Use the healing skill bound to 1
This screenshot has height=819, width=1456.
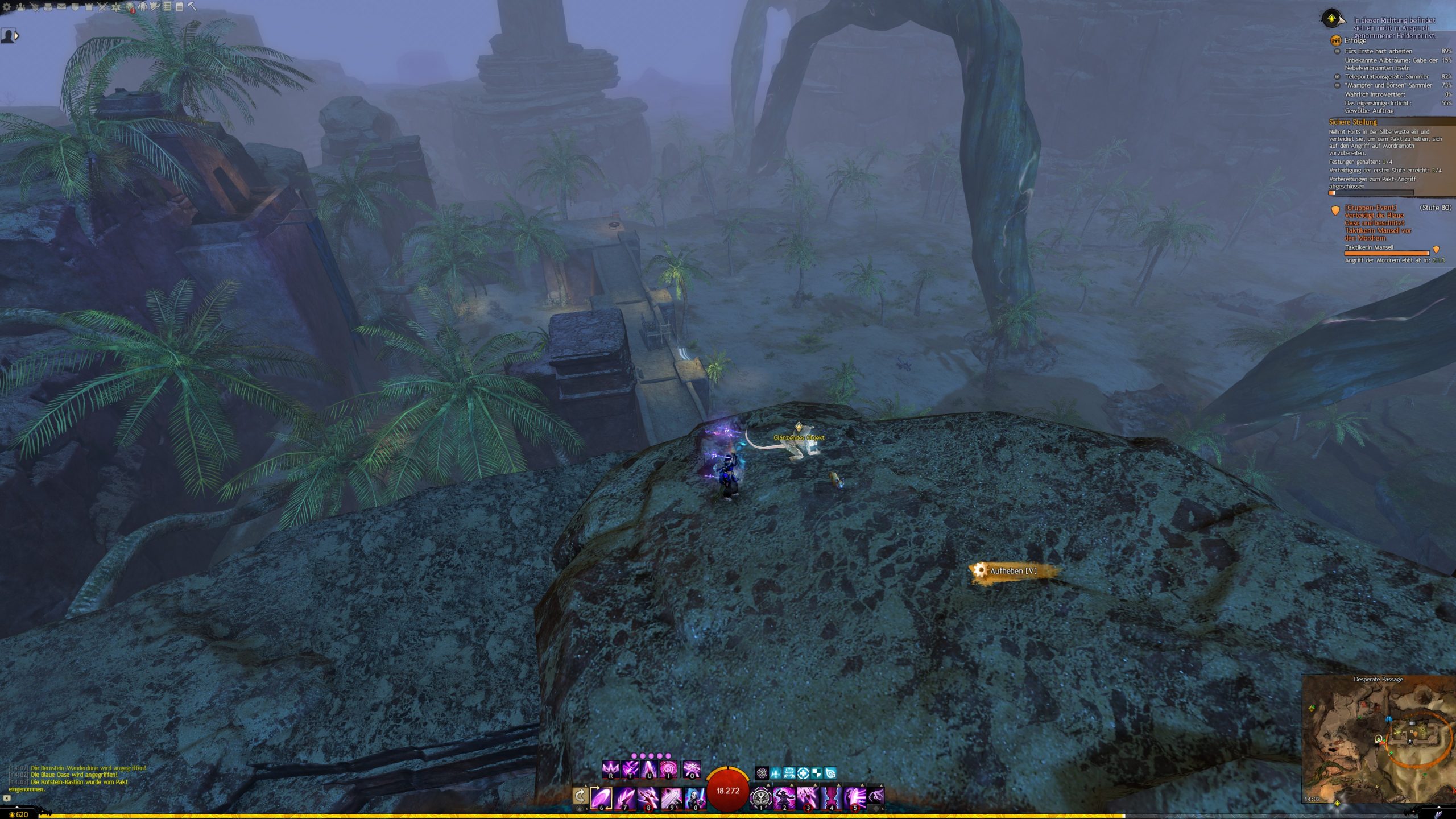[x=761, y=797]
